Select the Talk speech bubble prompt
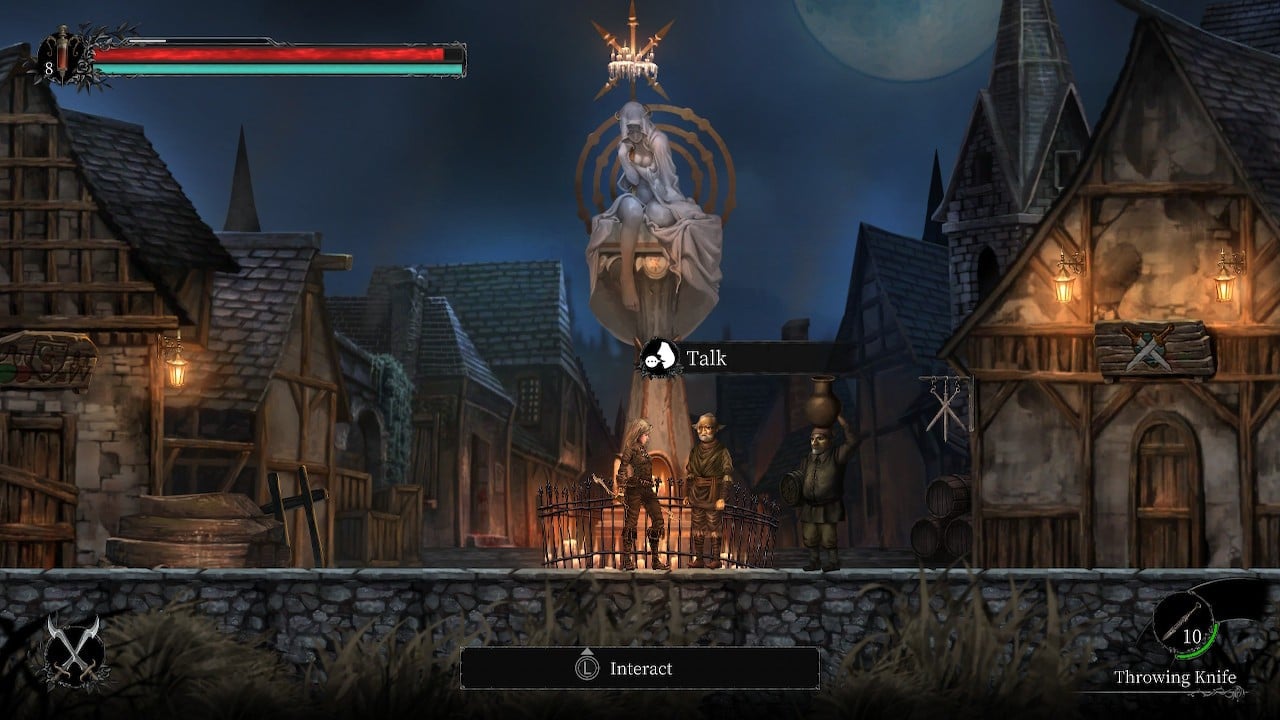The width and height of the screenshot is (1280, 720). pyautogui.click(x=660, y=357)
